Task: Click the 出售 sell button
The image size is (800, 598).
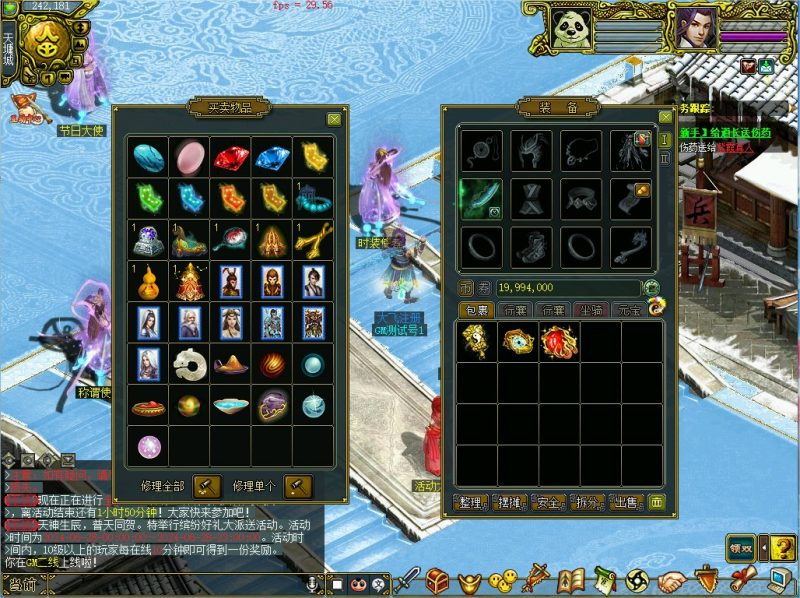Action: 626,502
